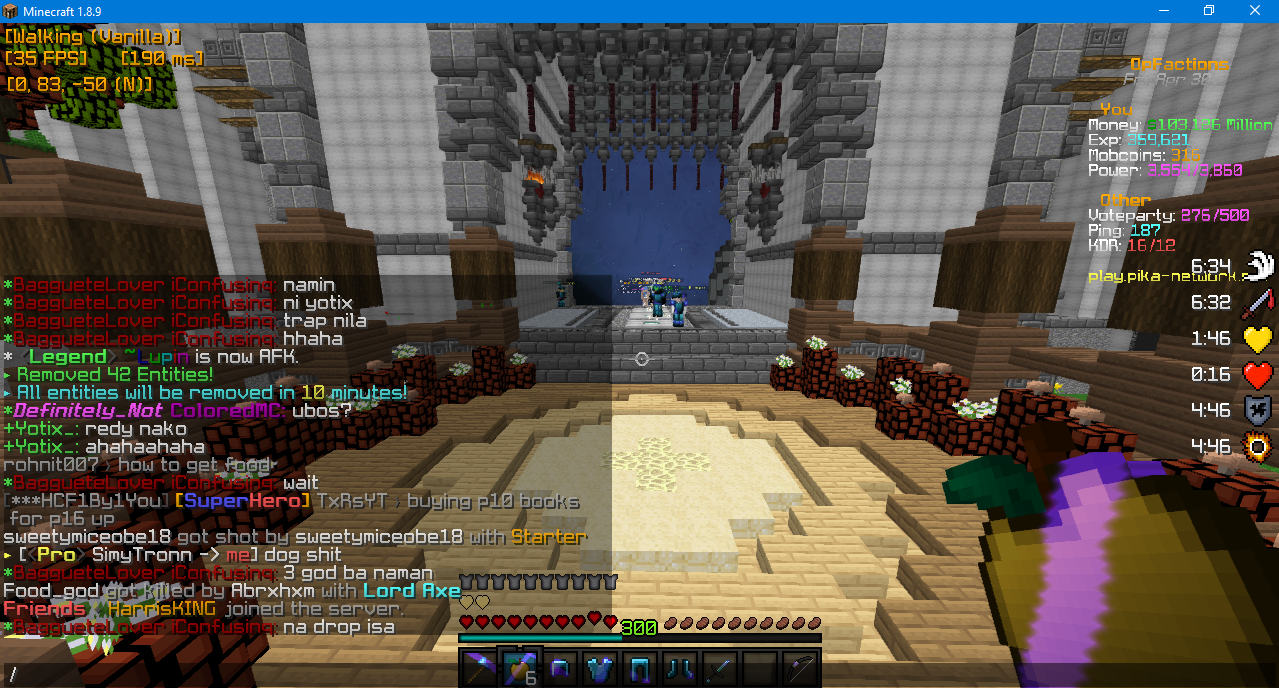The height and width of the screenshot is (688, 1279).
Task: Select the chestplate hotbar slot
Action: point(600,666)
